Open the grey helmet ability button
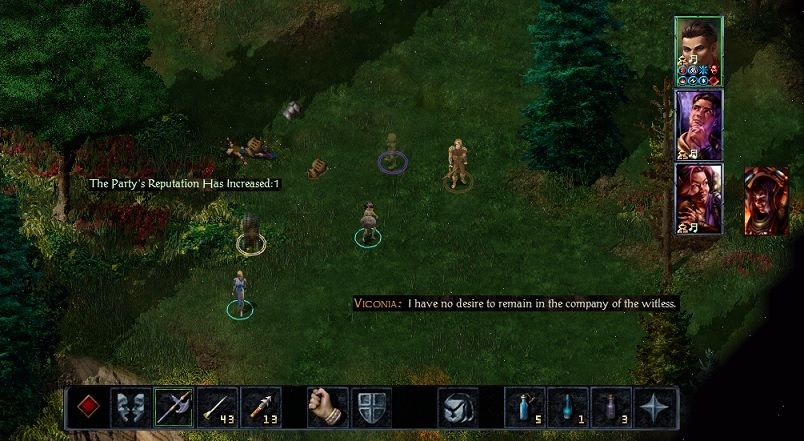This screenshot has width=804, height=441. [459, 408]
